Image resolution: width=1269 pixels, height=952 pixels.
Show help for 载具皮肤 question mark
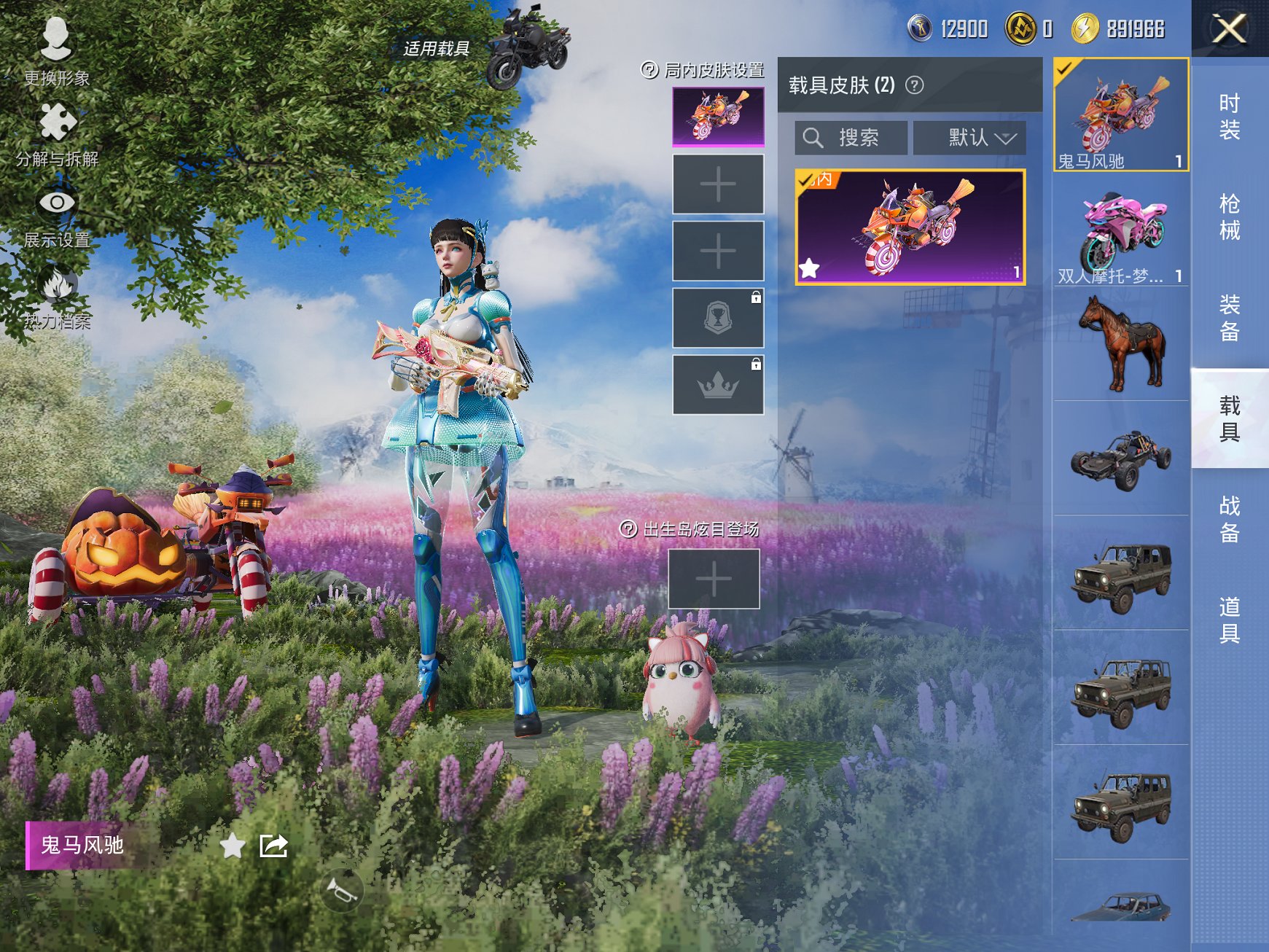click(914, 85)
